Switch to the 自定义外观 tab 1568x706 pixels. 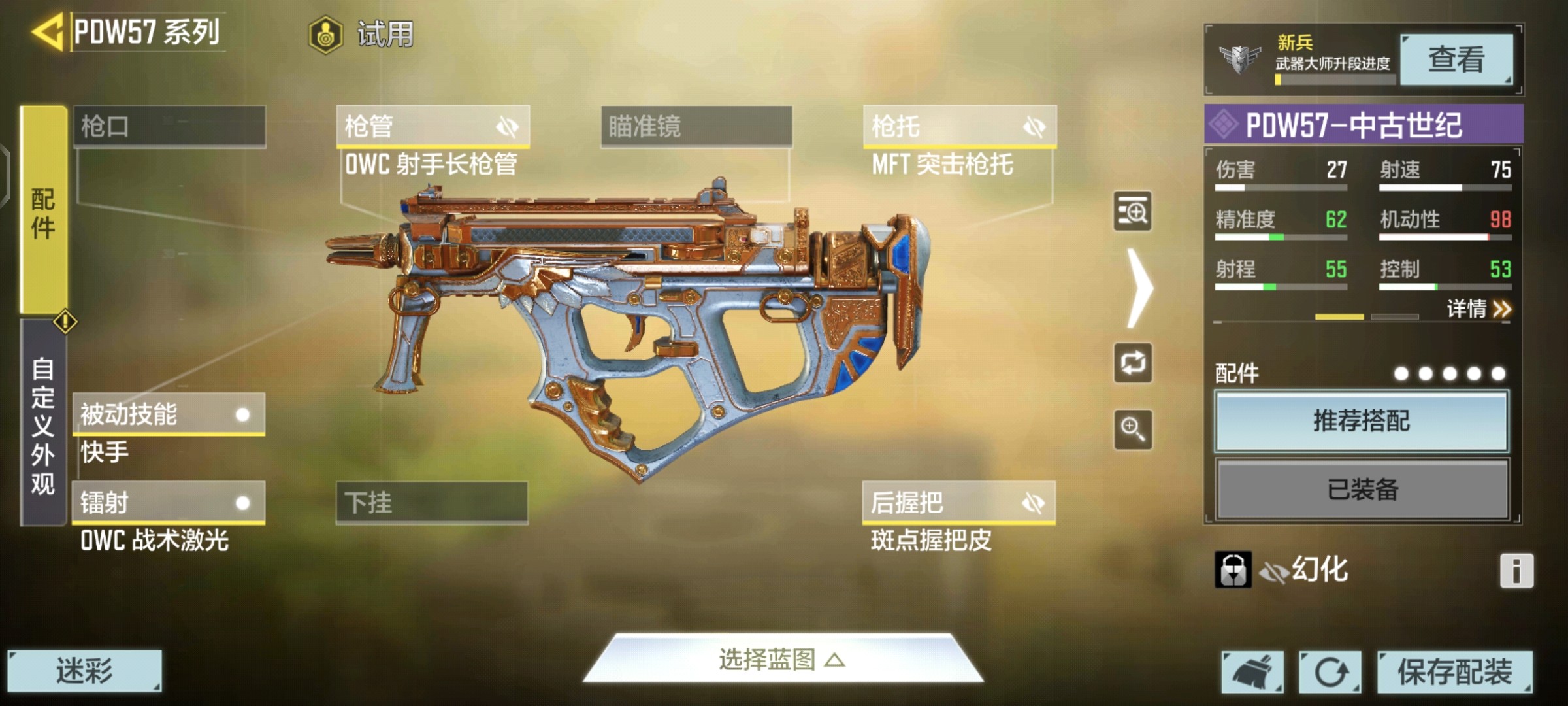tap(43, 424)
